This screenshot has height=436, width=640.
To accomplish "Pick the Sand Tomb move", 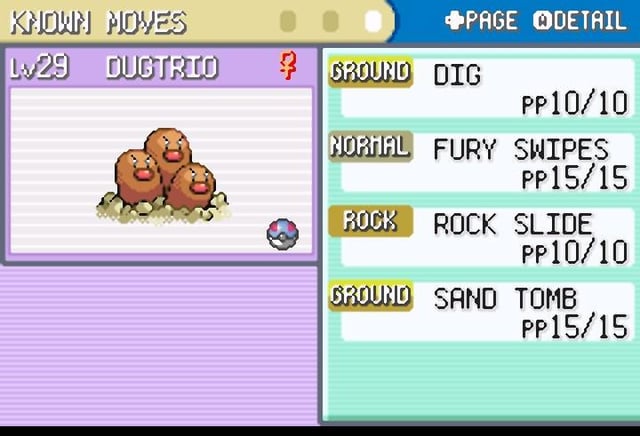I will point(480,311).
